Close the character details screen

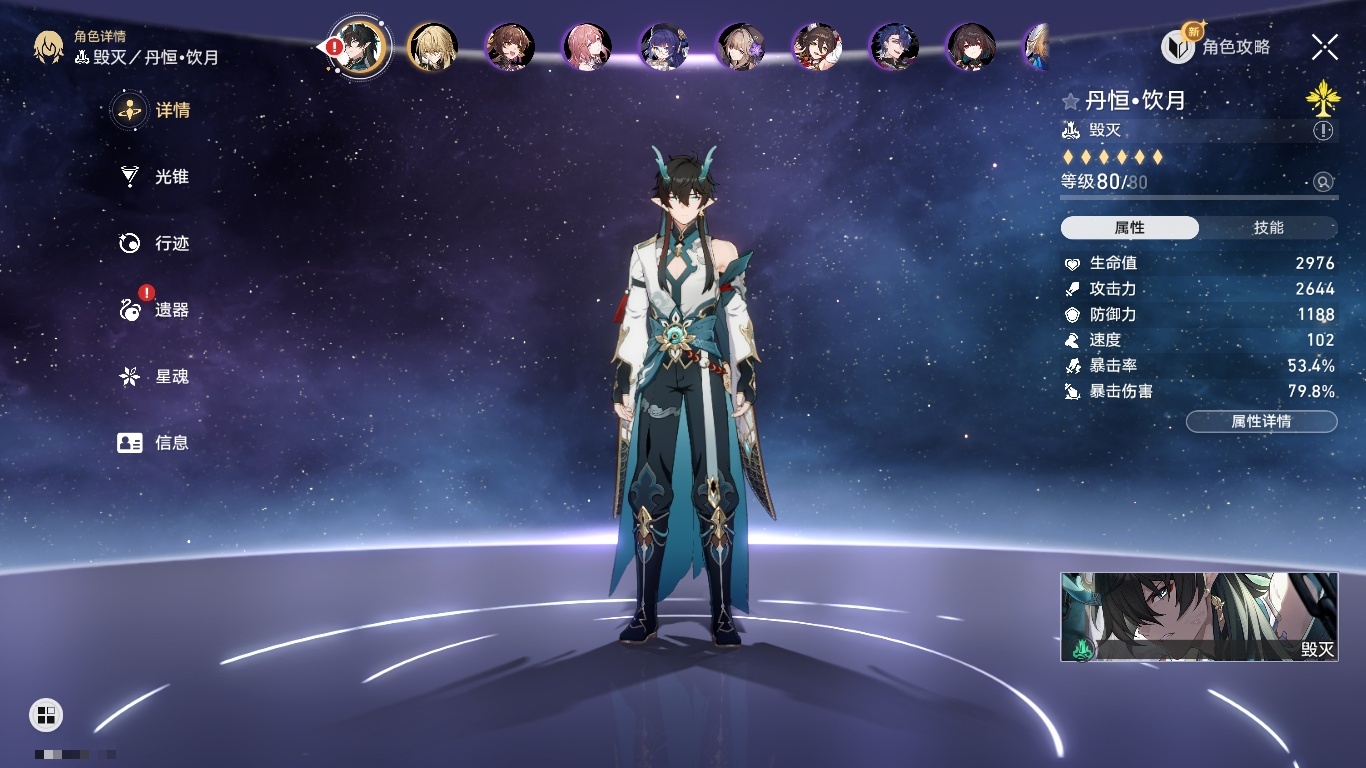pyautogui.click(x=1325, y=47)
